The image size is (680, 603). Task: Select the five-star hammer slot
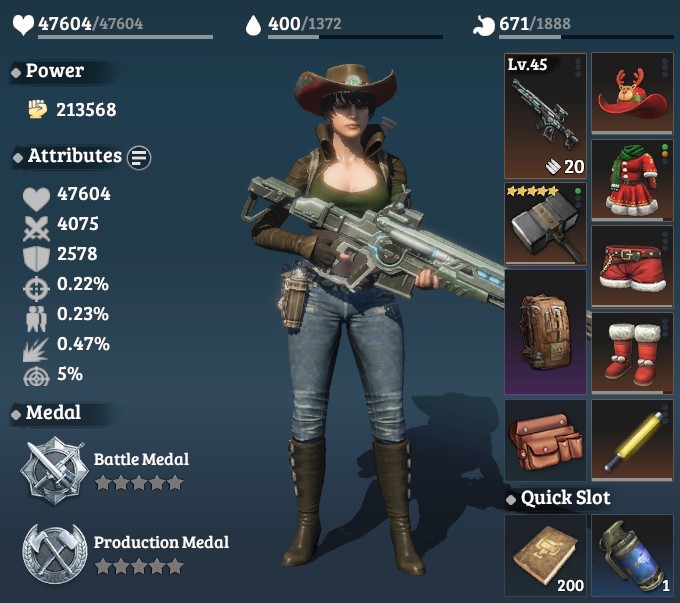[545, 223]
